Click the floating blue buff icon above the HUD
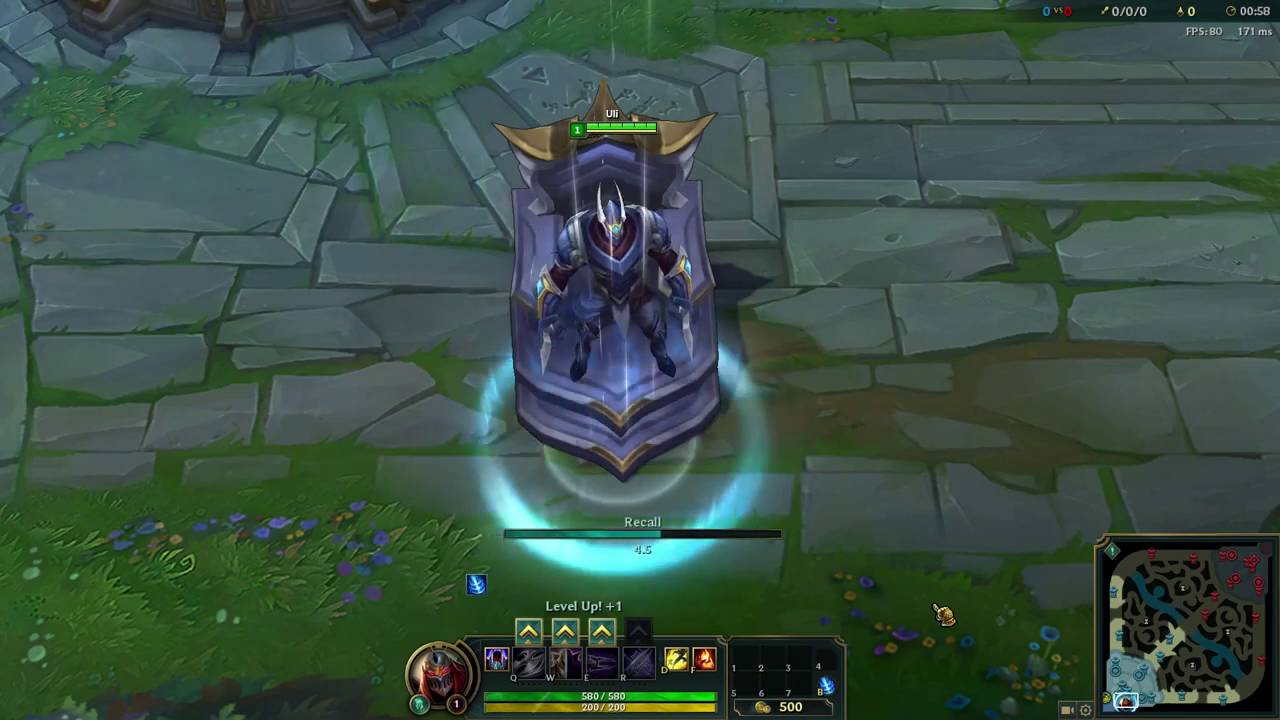Image resolution: width=1280 pixels, height=720 pixels. point(476,585)
